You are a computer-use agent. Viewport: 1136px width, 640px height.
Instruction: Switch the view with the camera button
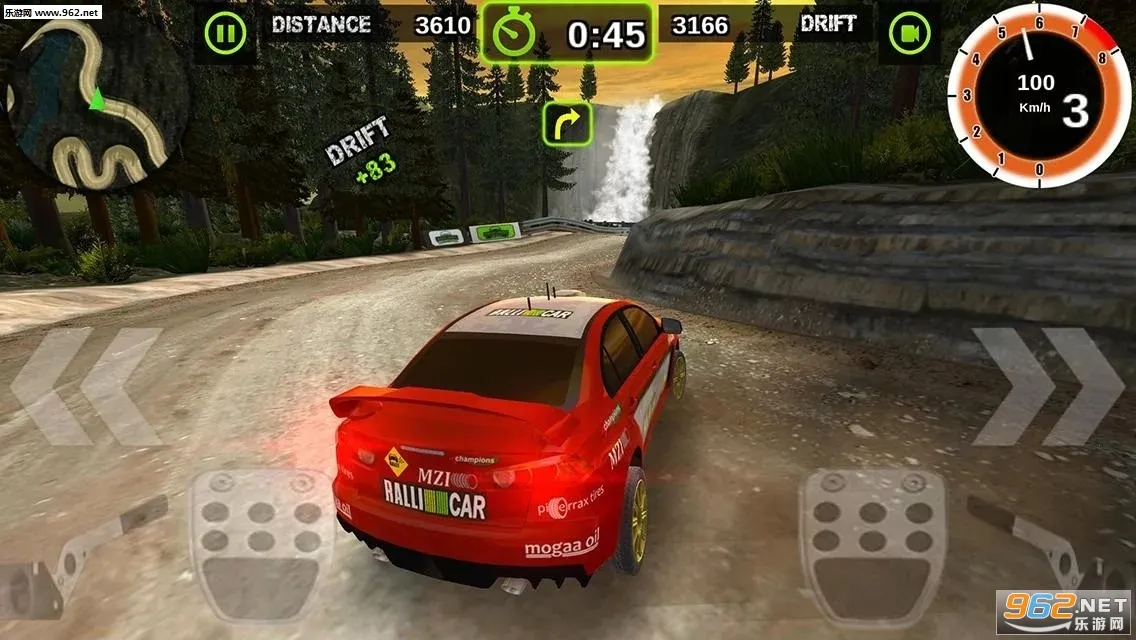pos(909,34)
